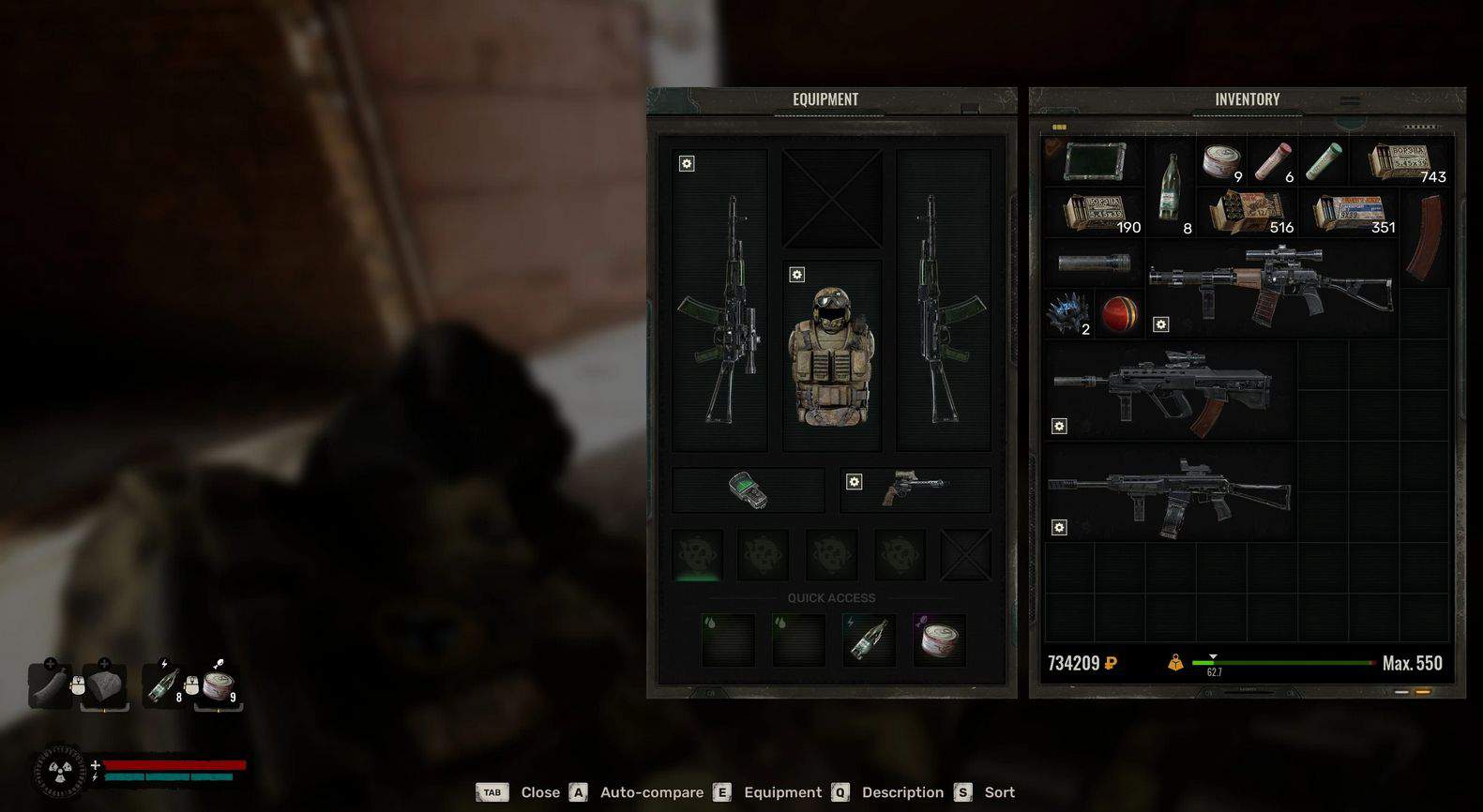
Task: Select the ammo box with 351 rounds
Action: 1349,212
